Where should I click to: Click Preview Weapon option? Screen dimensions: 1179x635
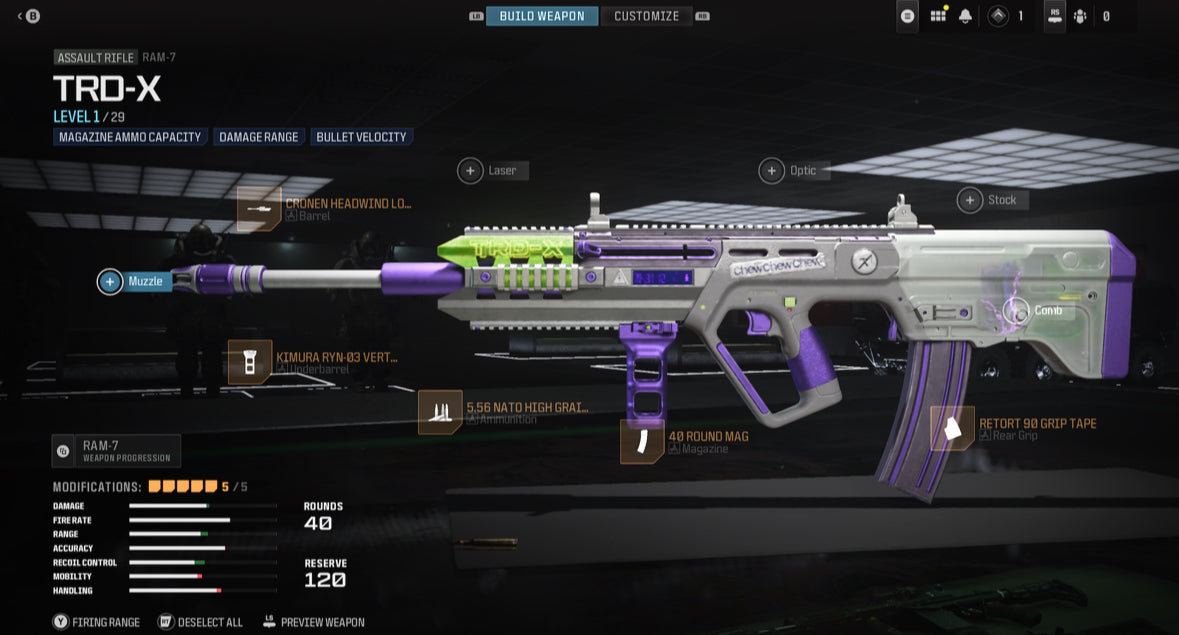pos(313,622)
